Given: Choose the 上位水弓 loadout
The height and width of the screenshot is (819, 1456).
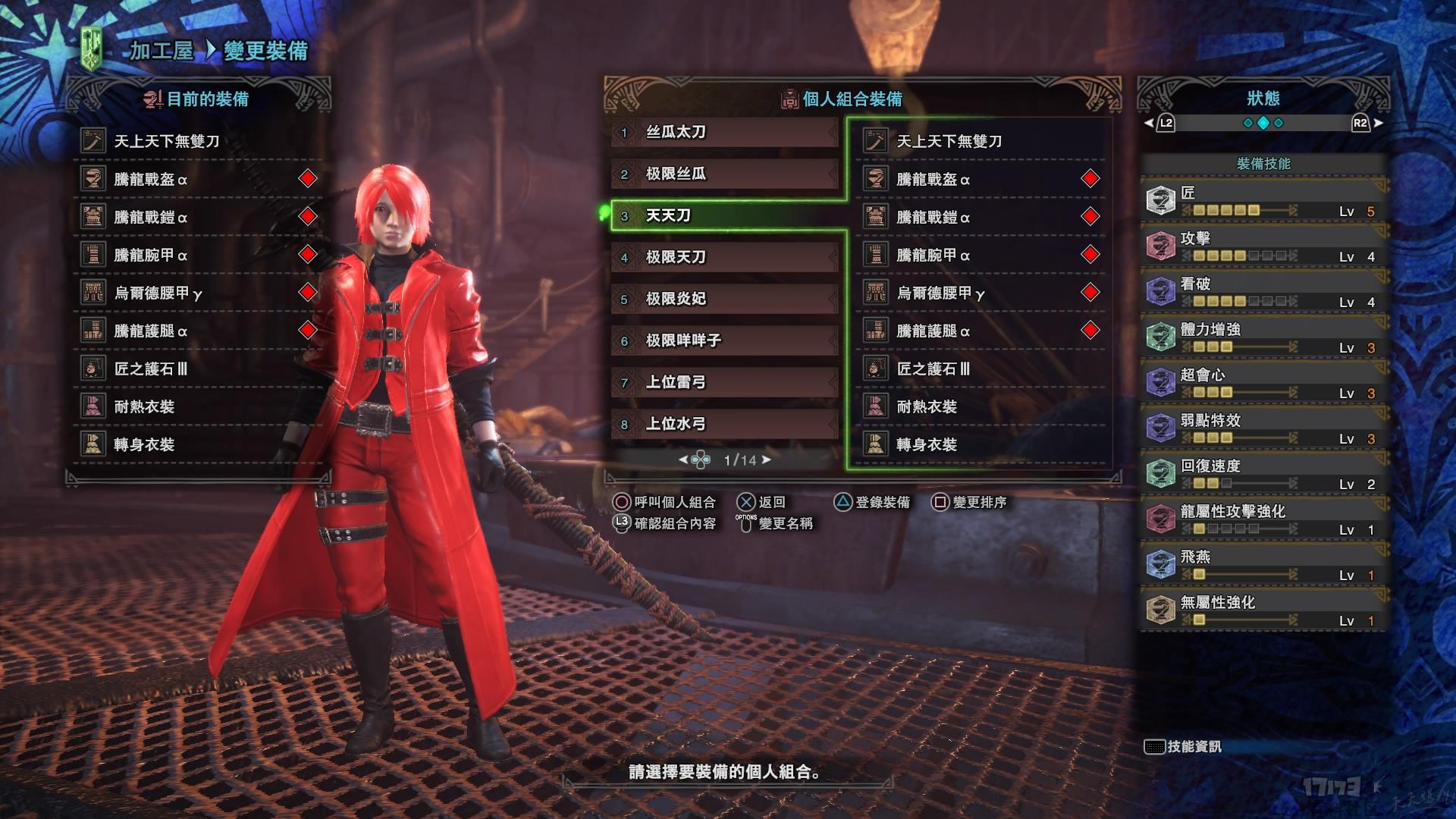Looking at the screenshot, I should [x=724, y=424].
